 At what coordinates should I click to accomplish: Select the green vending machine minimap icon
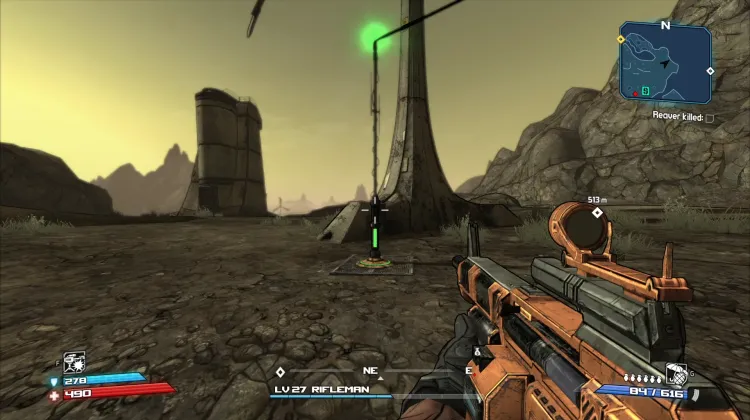[x=646, y=91]
